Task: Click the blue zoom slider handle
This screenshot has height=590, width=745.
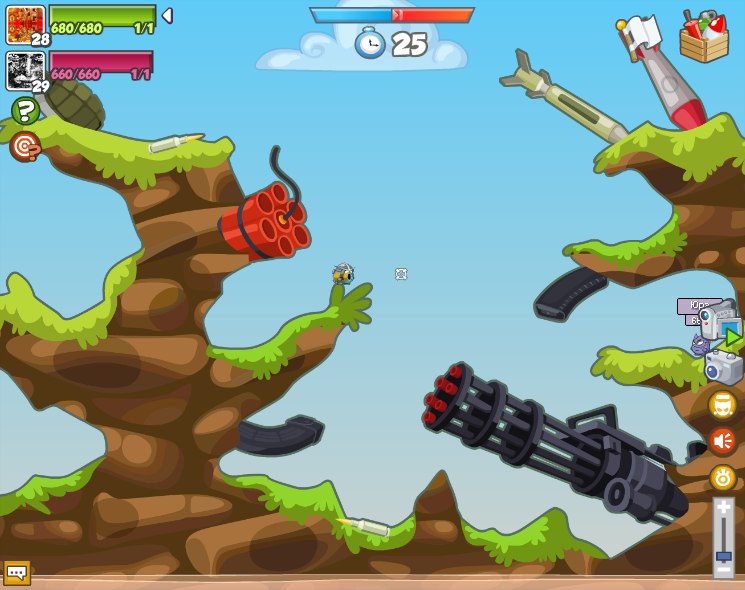Action: (723, 555)
